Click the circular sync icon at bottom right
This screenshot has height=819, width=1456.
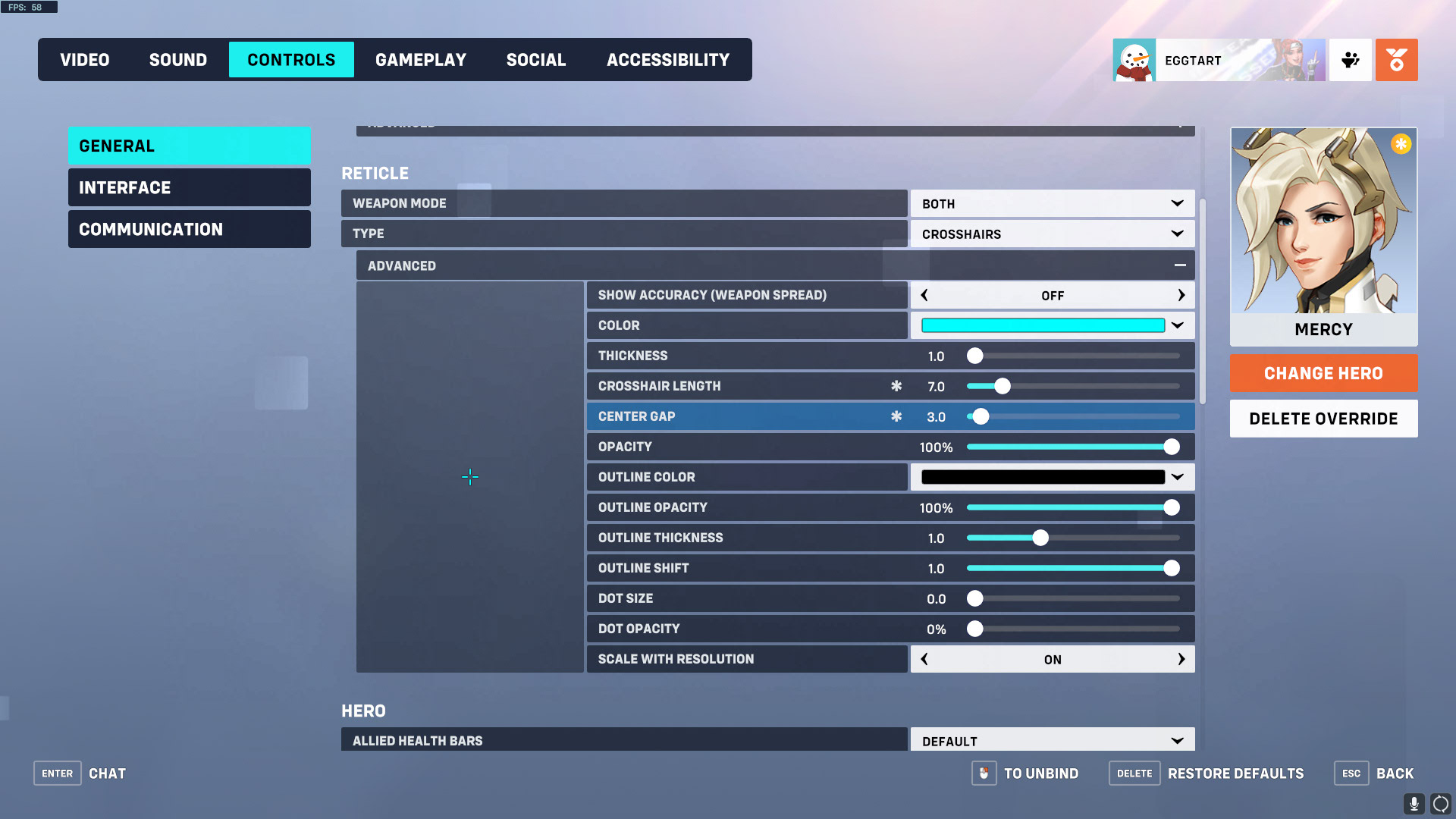(1439, 804)
